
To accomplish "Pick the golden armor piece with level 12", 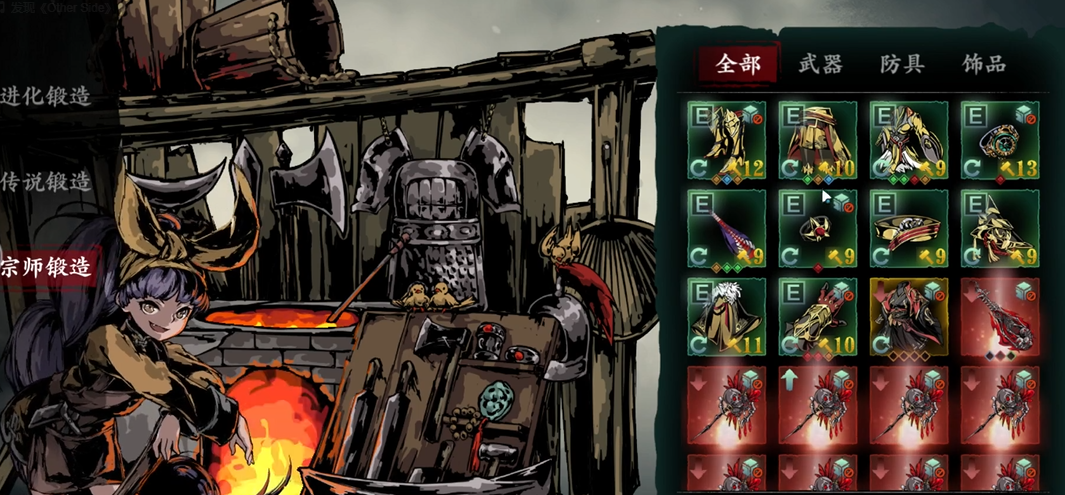I will [x=727, y=140].
